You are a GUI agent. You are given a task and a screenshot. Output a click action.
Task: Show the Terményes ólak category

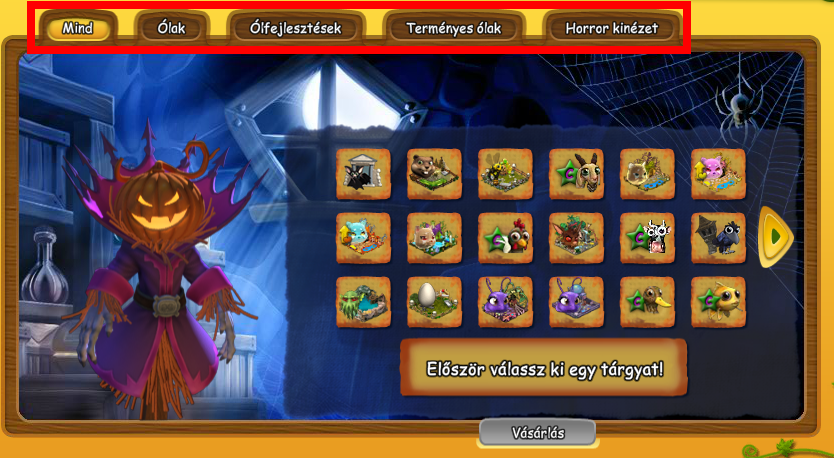click(x=454, y=28)
